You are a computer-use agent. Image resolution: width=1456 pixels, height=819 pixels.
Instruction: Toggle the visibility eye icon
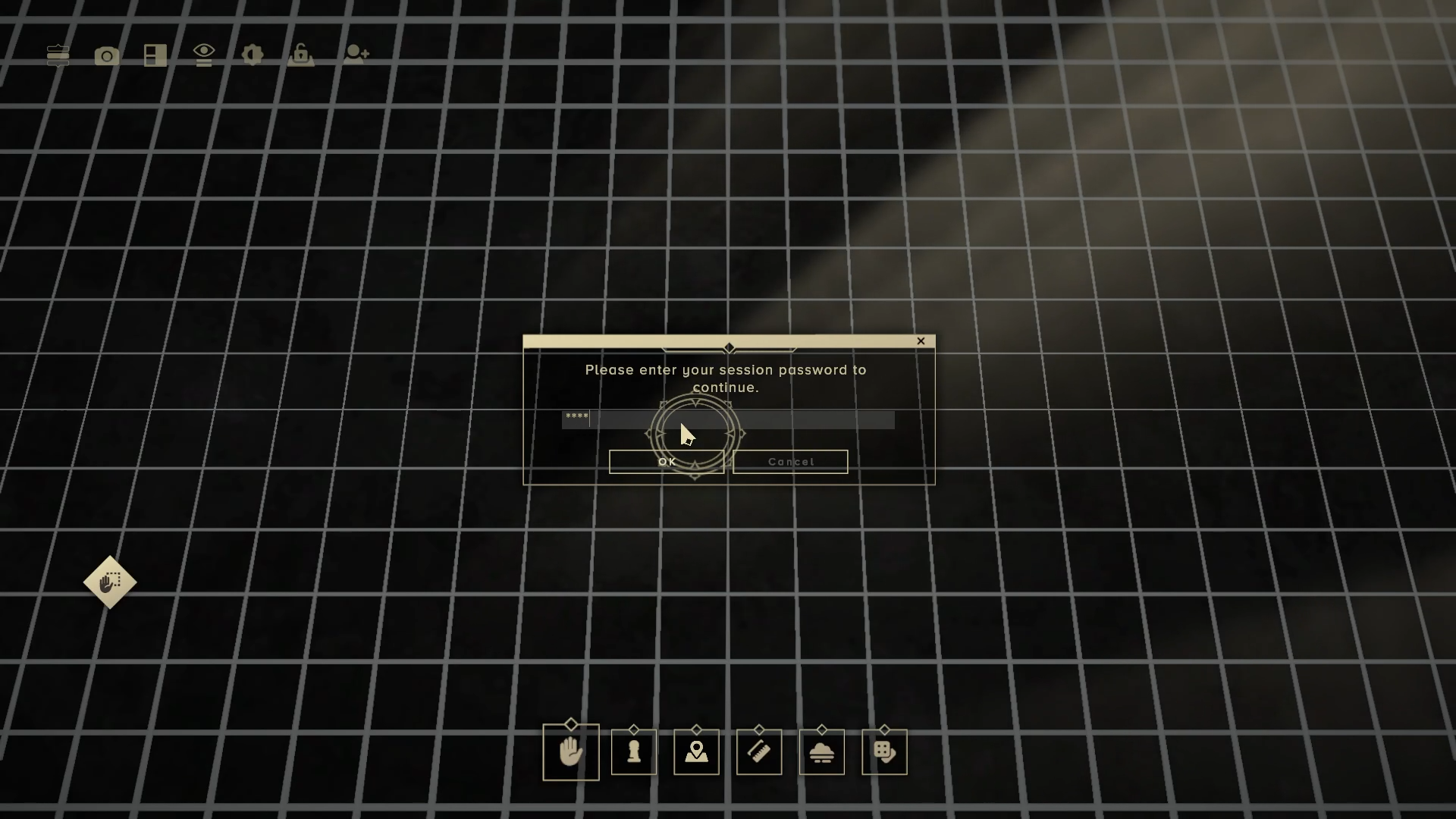click(203, 55)
